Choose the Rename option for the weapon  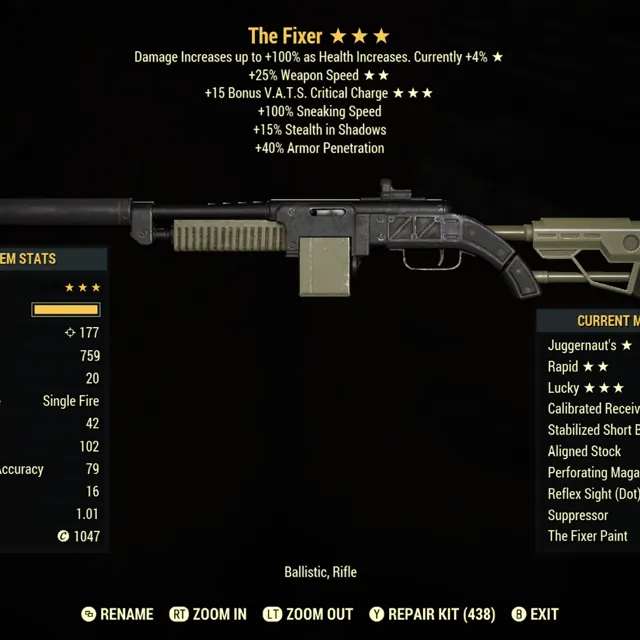(x=117, y=614)
